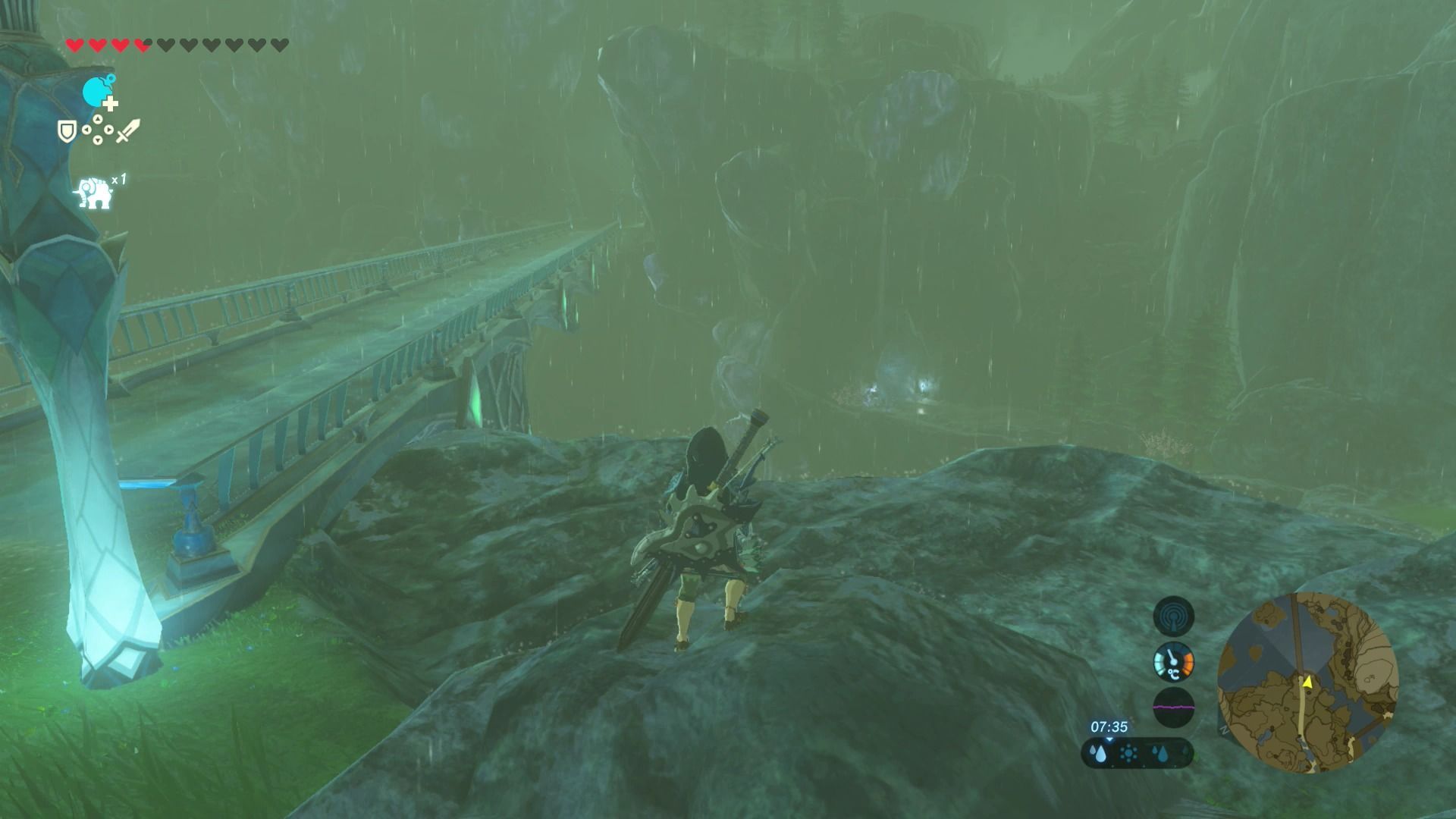This screenshot has height=819, width=1456.
Task: Open the circular minimap
Action: (1307, 683)
